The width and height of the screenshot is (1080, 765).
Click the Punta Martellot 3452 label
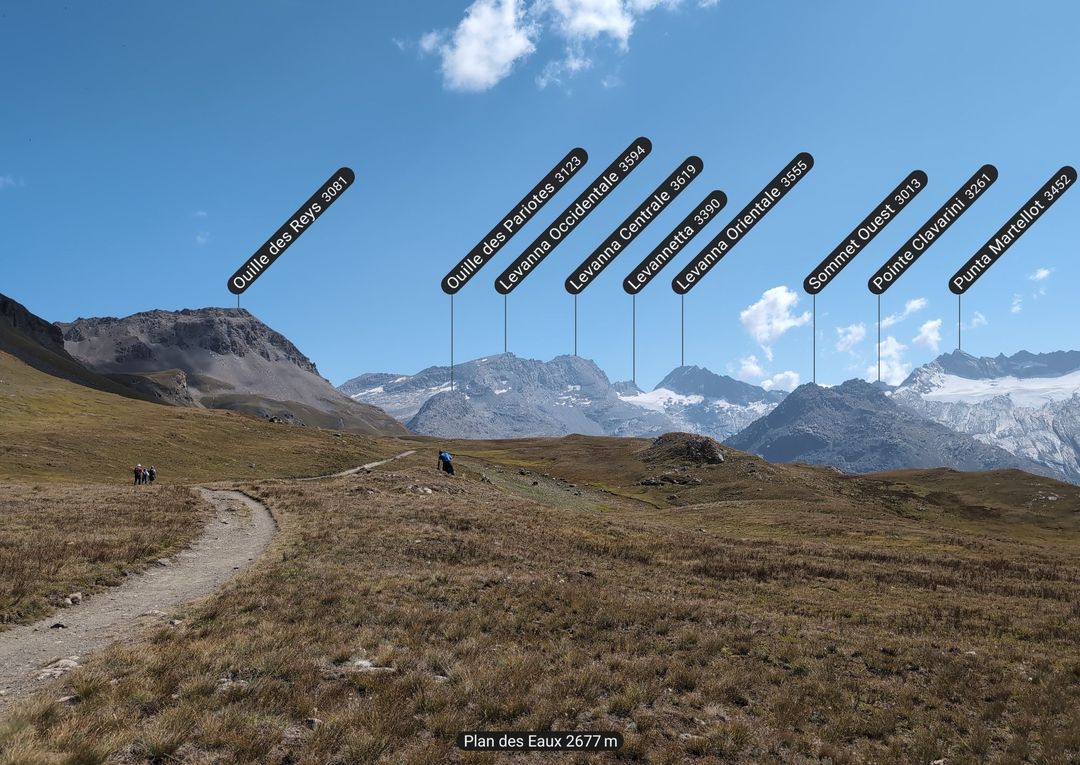coord(1013,230)
